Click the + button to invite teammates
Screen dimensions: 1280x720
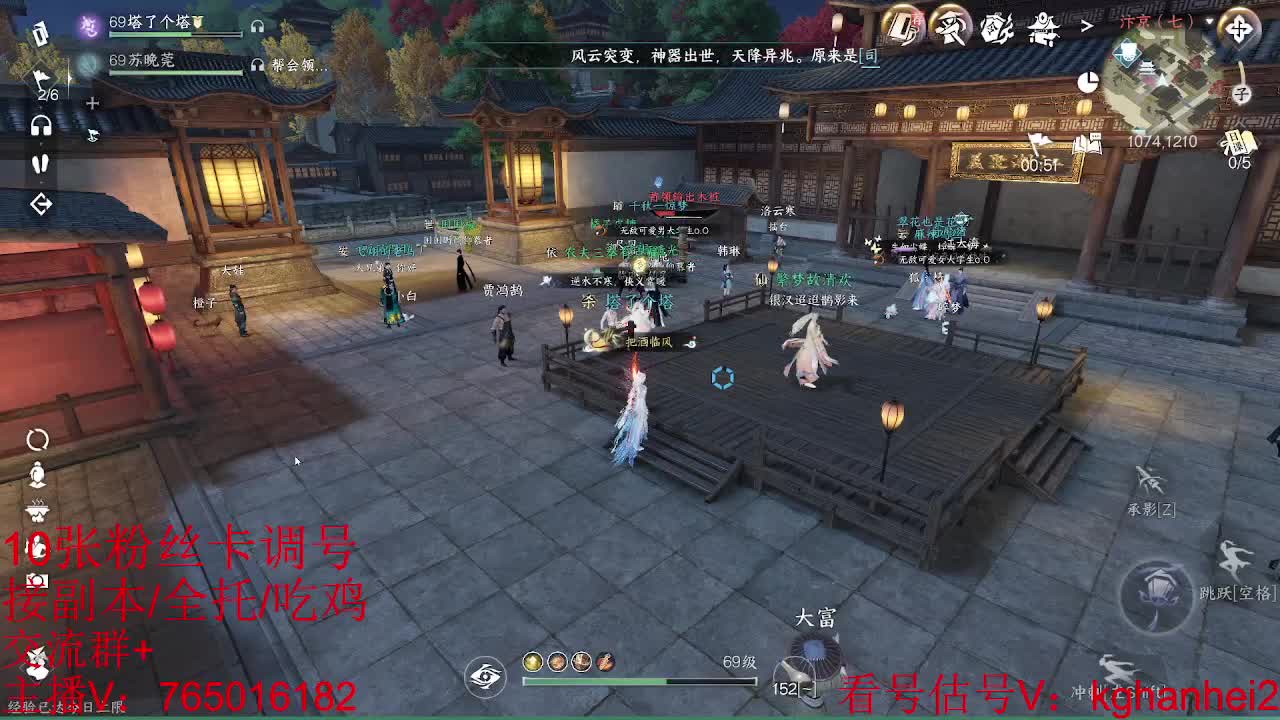(x=92, y=102)
